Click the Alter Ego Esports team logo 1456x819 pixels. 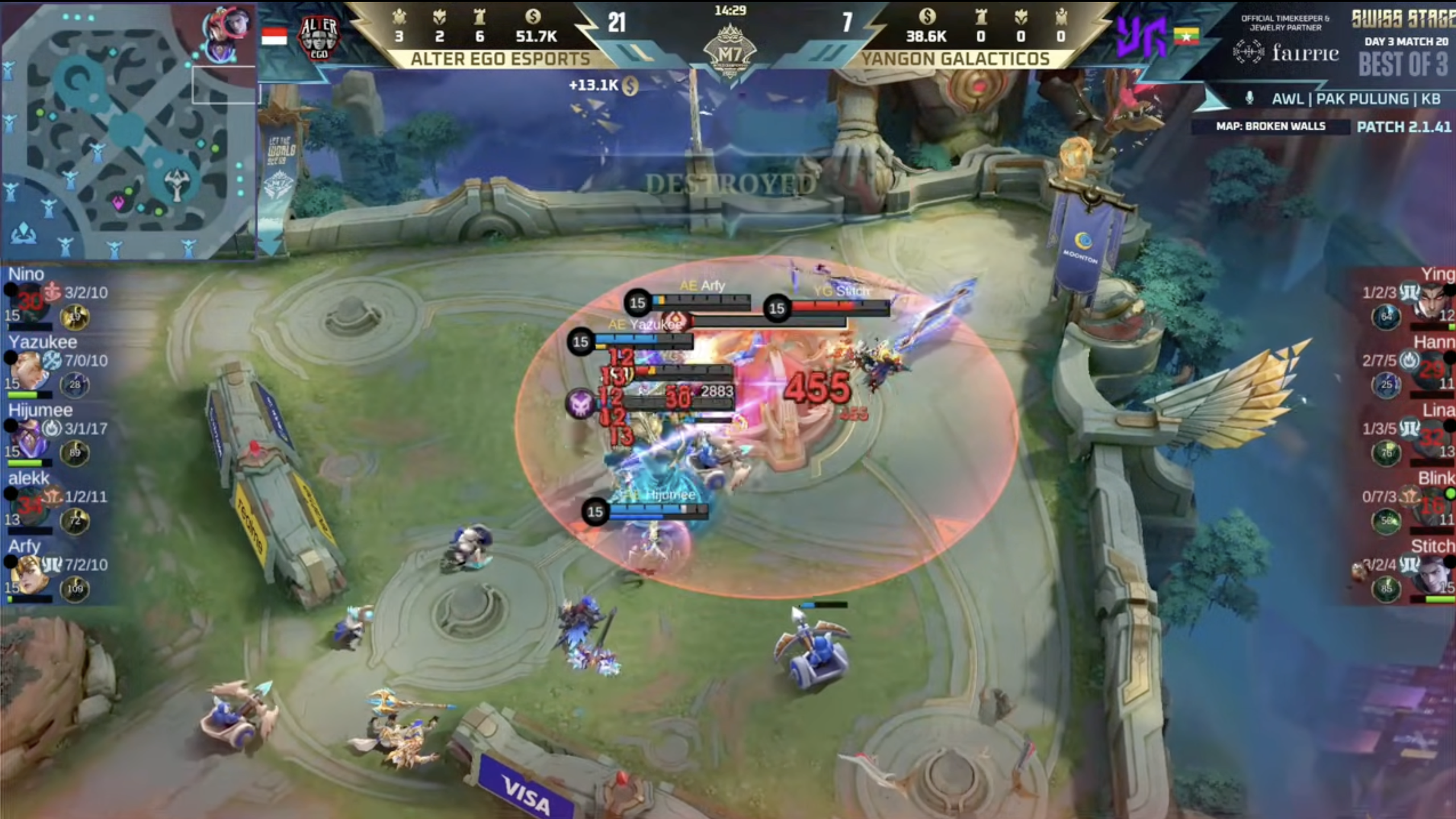(x=318, y=38)
